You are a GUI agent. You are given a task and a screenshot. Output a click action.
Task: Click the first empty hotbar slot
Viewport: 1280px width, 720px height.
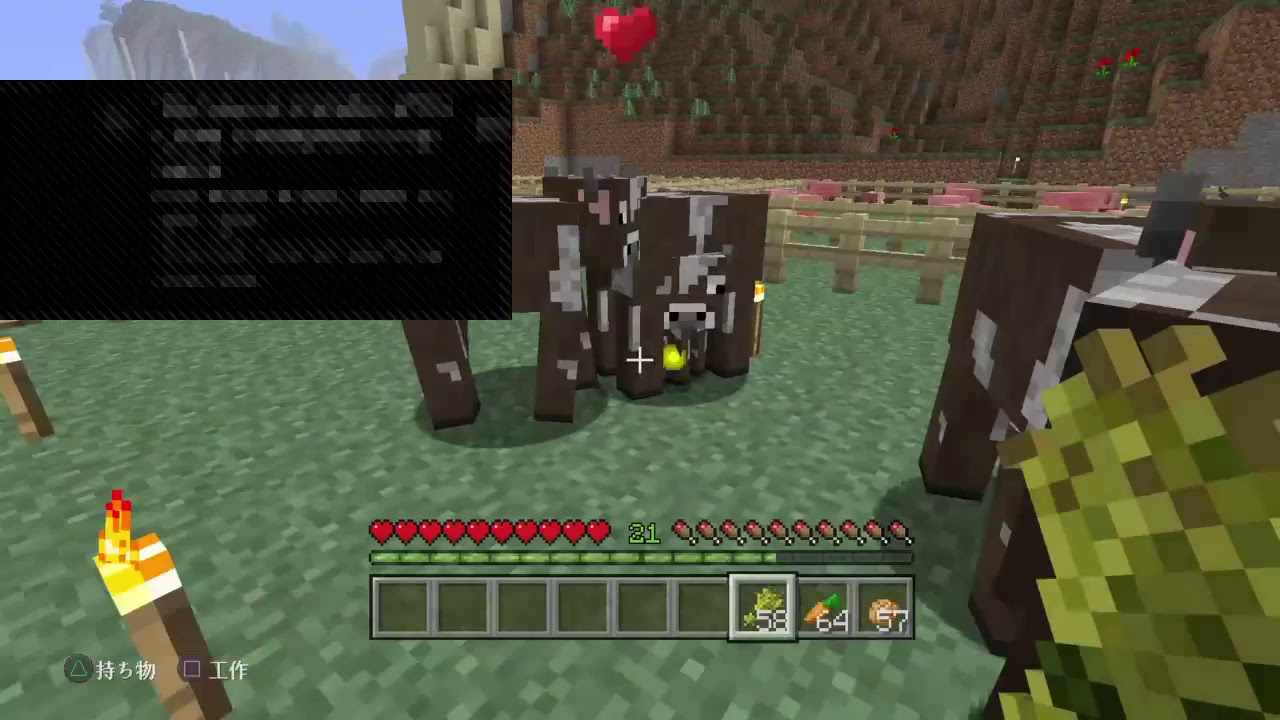(404, 607)
